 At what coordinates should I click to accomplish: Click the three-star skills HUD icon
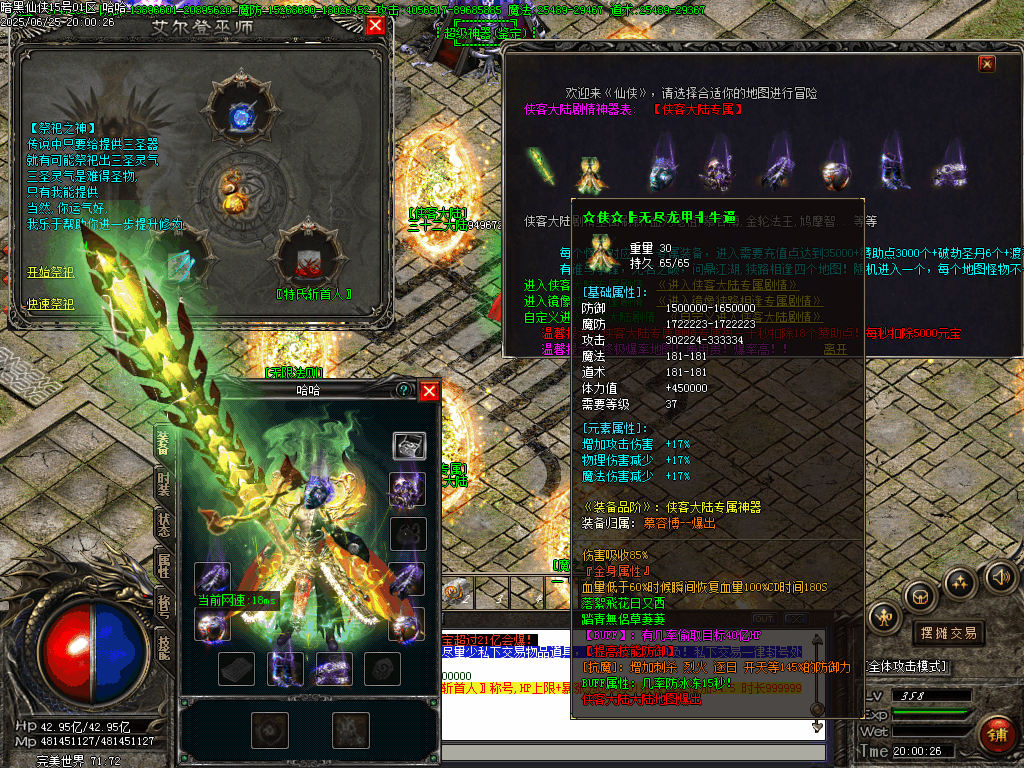click(961, 582)
